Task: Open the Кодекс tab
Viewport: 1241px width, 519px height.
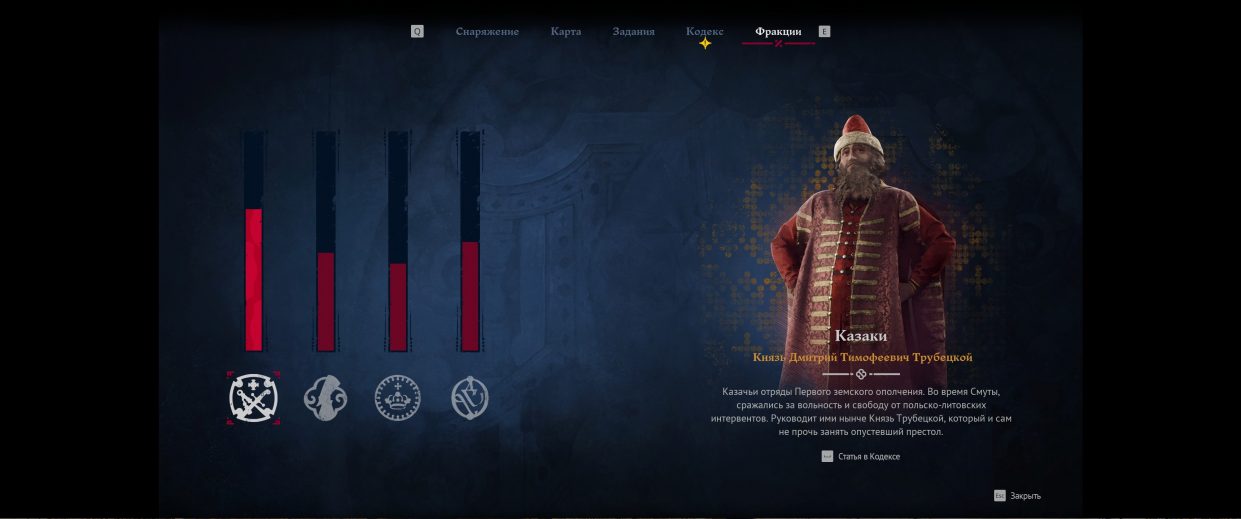Action: coord(704,32)
